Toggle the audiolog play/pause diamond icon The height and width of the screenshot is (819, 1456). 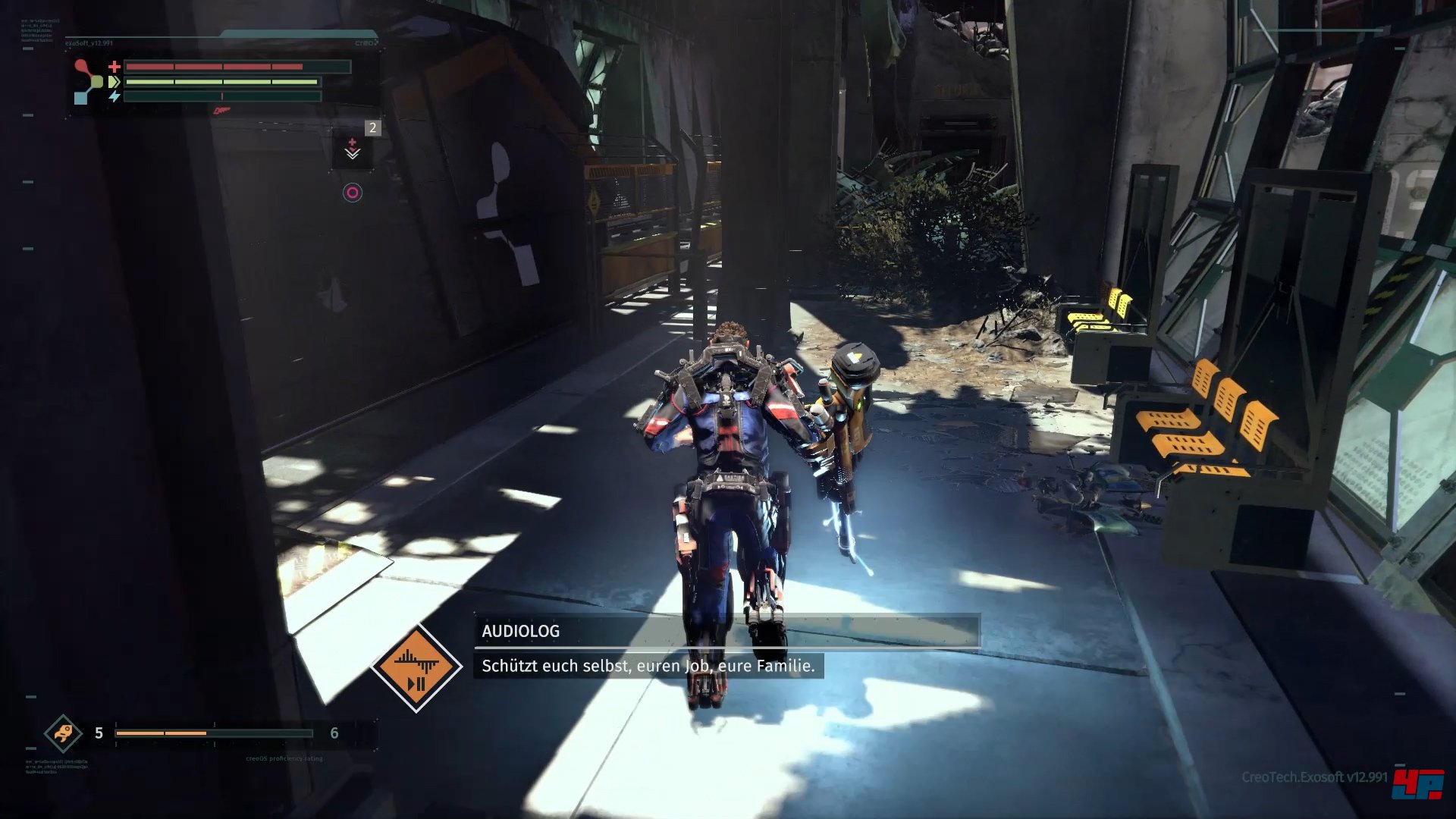(416, 667)
